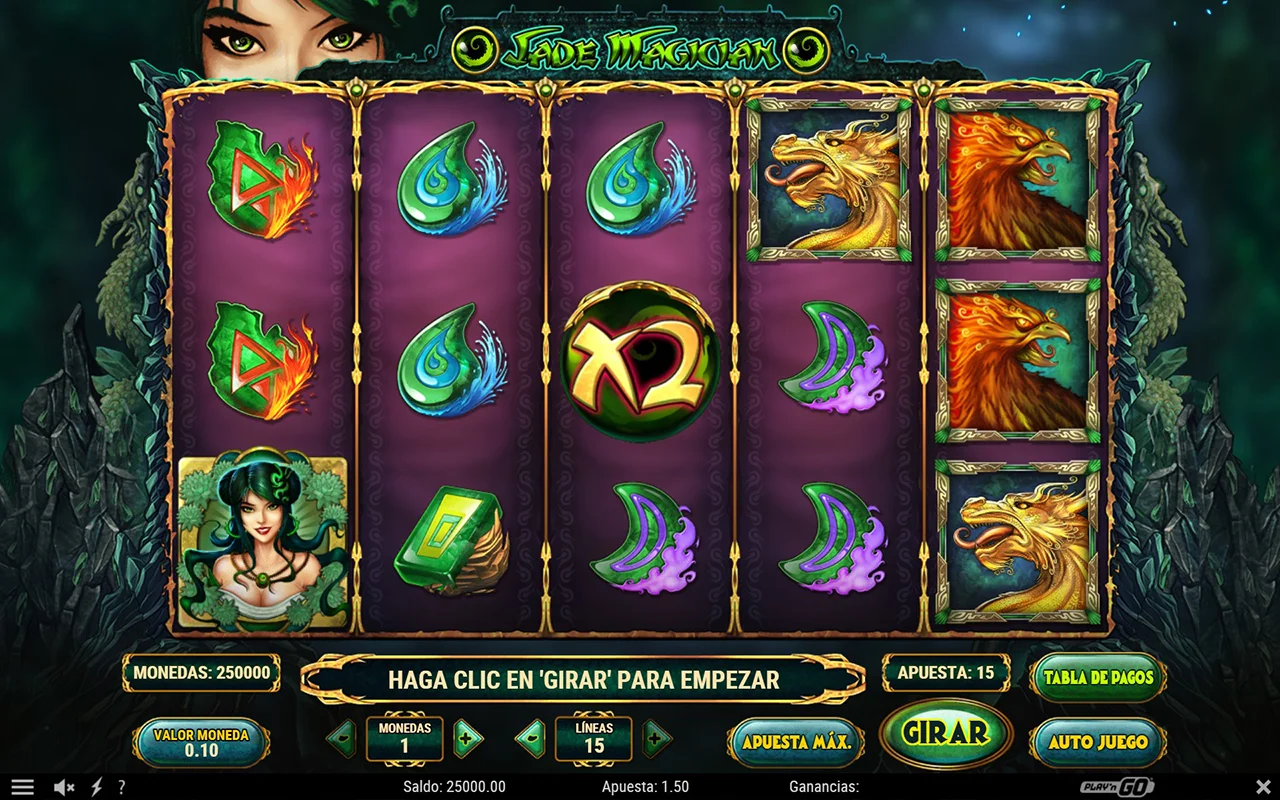Open the question mark help

(122, 787)
